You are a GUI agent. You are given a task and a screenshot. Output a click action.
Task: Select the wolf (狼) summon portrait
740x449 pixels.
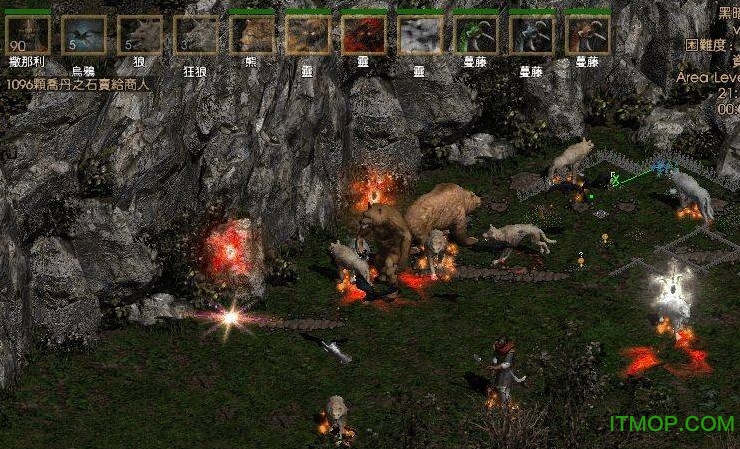tap(140, 35)
